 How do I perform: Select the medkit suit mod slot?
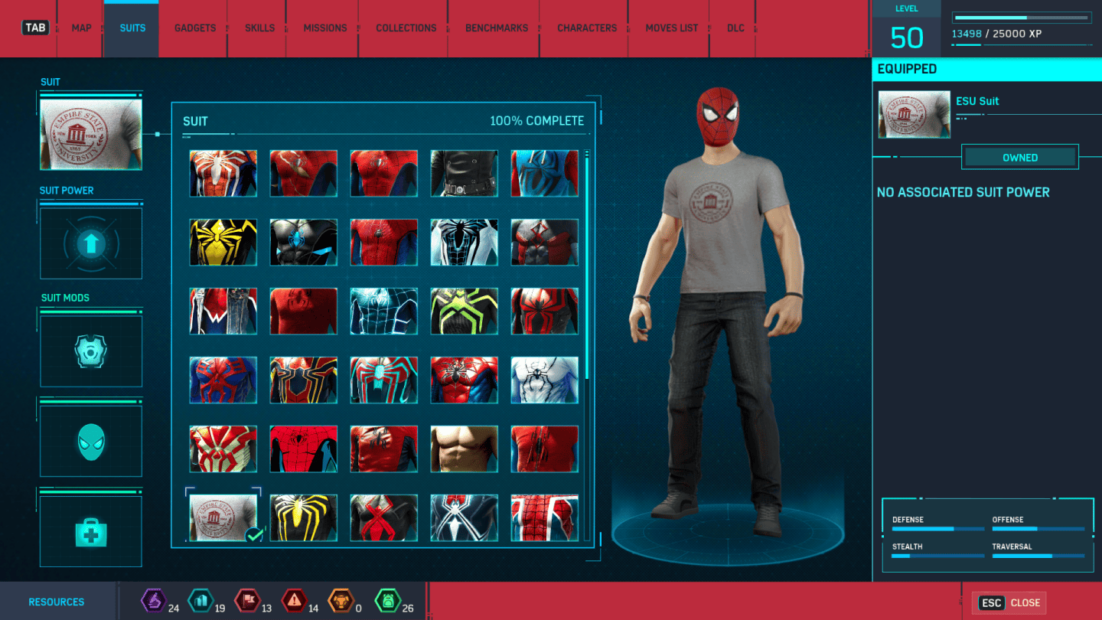pyautogui.click(x=91, y=531)
